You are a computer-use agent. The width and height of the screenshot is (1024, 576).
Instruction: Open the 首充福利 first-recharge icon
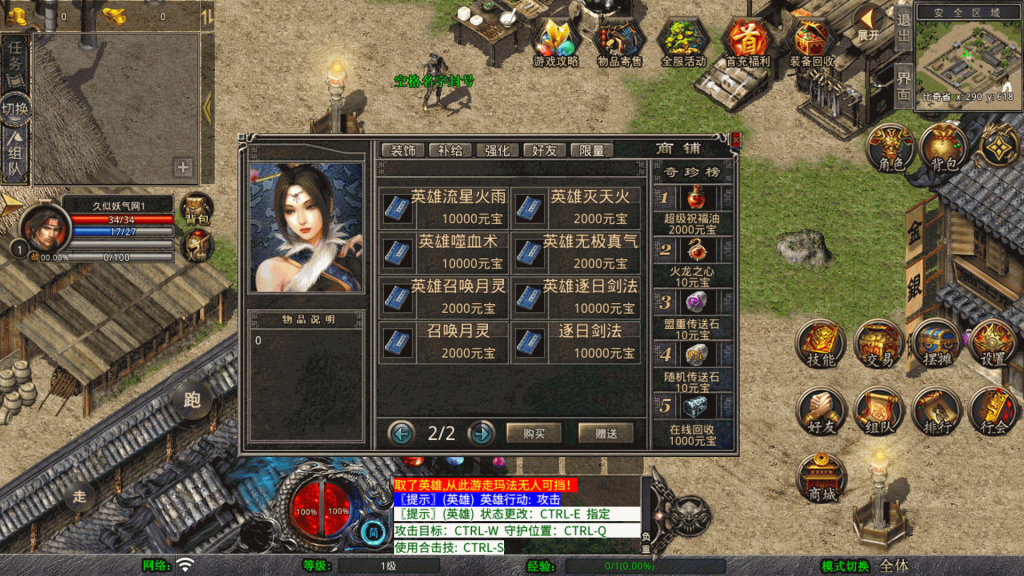747,41
